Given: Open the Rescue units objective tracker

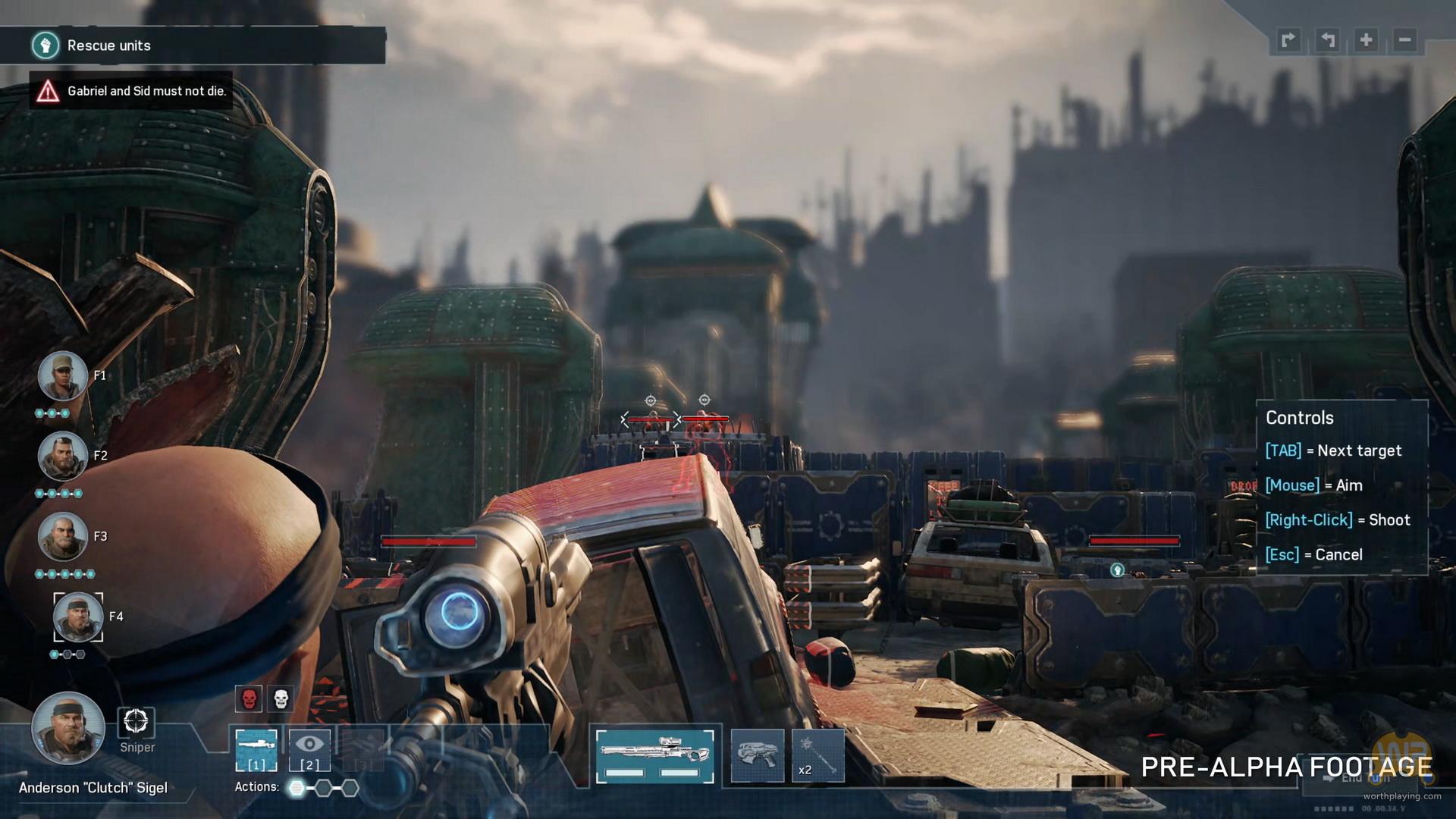Looking at the screenshot, I should click(x=193, y=45).
